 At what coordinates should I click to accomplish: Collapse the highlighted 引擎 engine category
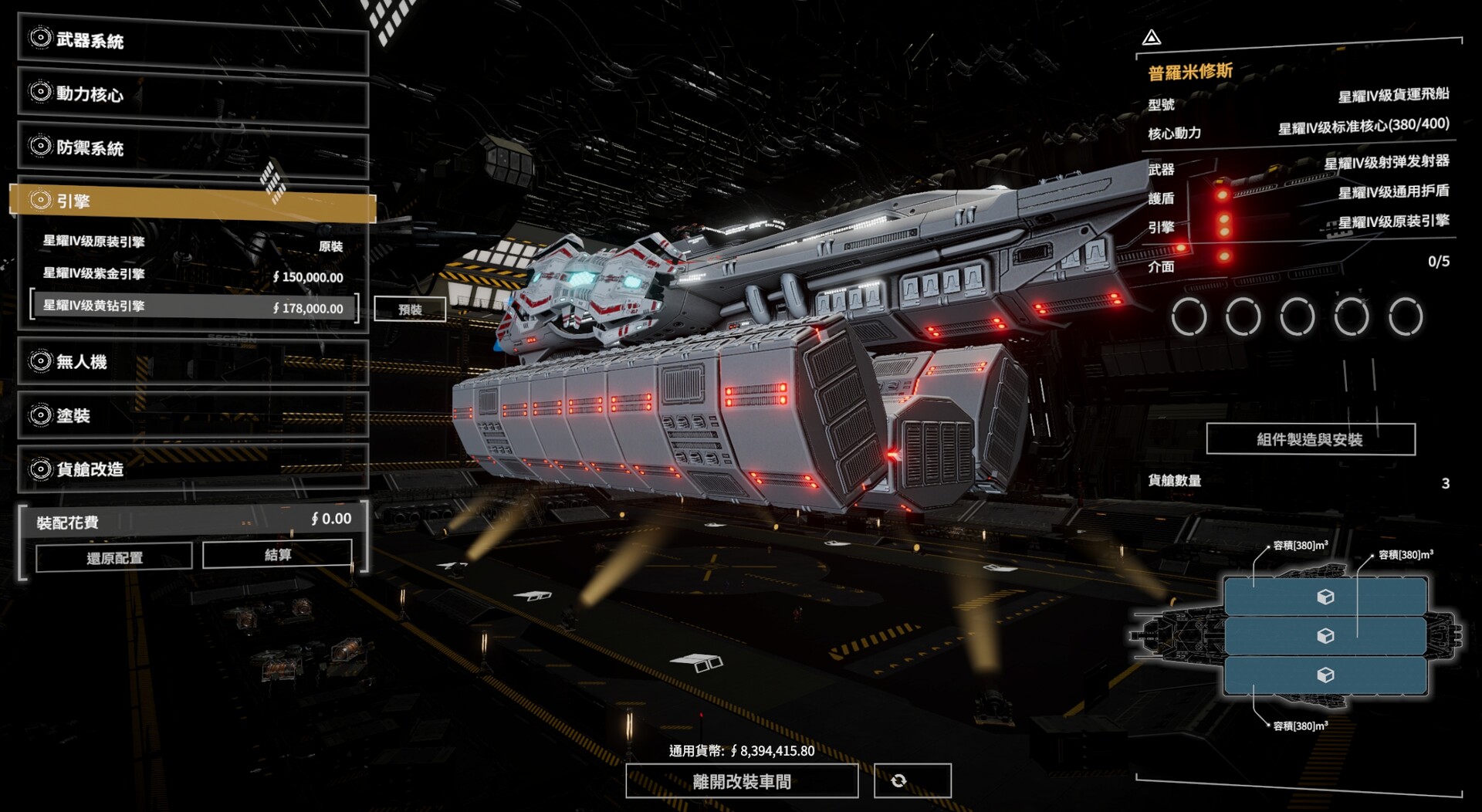(192, 201)
